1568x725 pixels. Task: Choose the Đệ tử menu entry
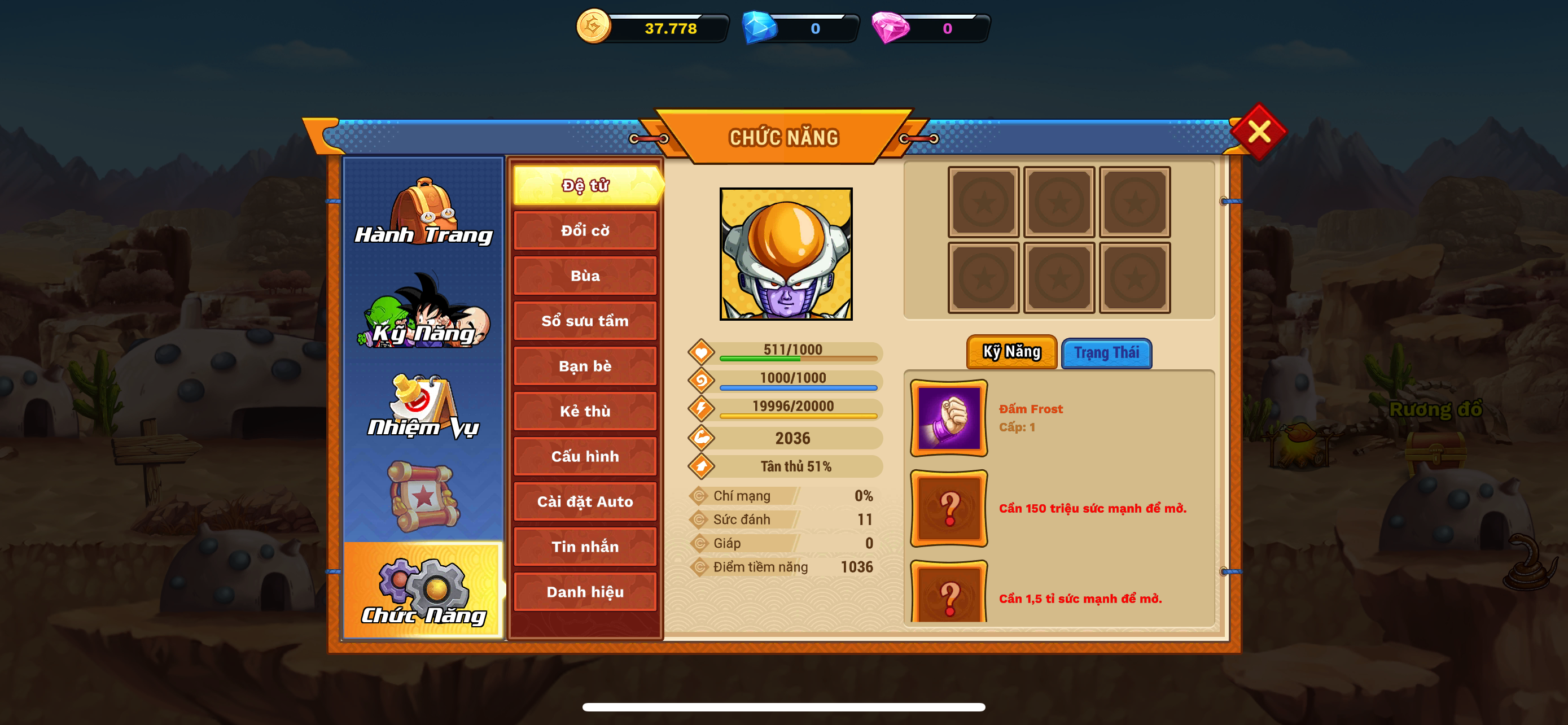tap(585, 185)
